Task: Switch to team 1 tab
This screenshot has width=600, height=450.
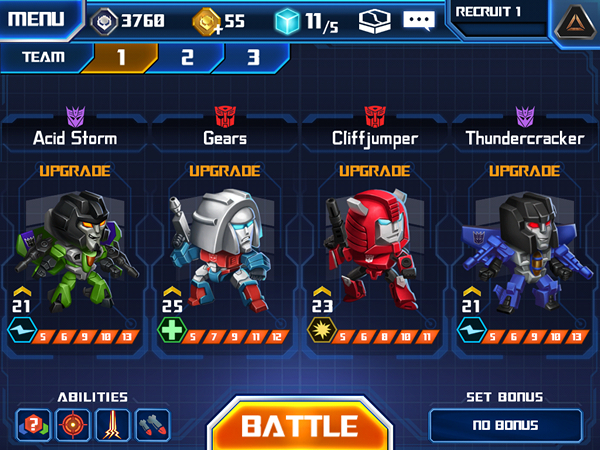Action: tap(120, 57)
